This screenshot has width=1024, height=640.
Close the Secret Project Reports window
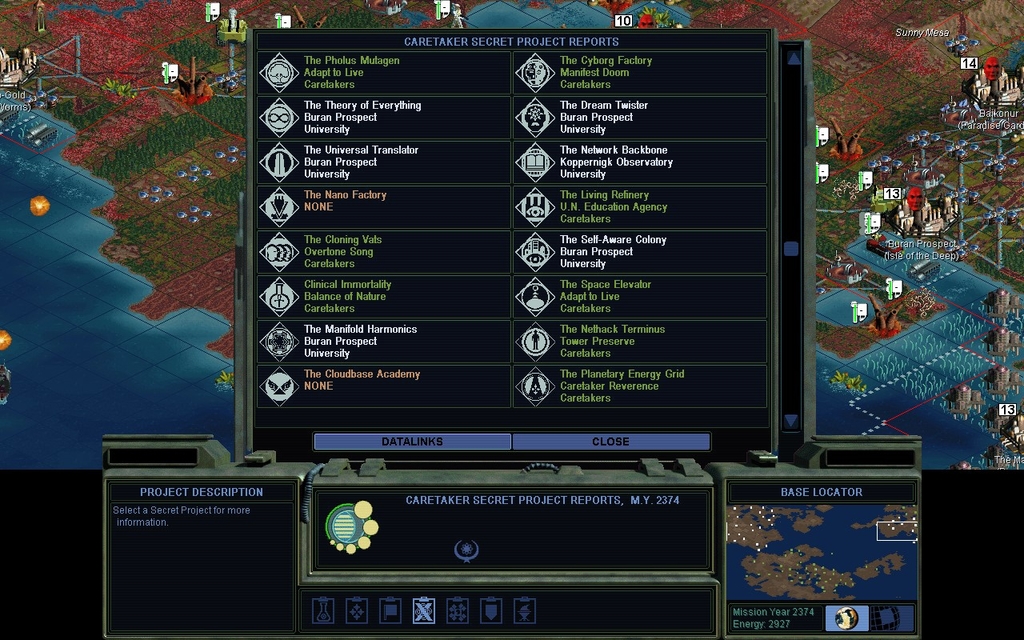click(610, 441)
